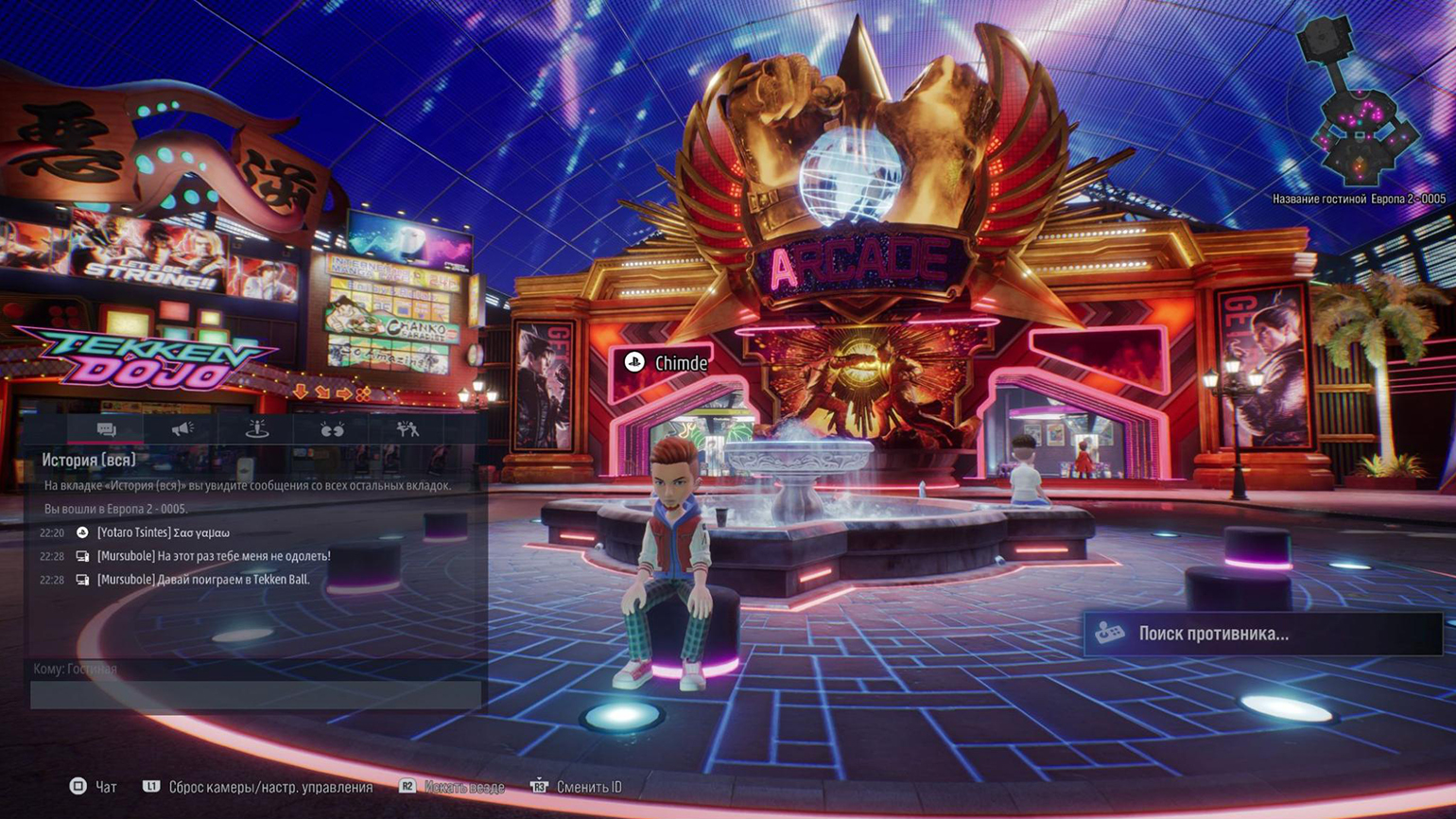Select the Chimde player name tag

click(667, 363)
